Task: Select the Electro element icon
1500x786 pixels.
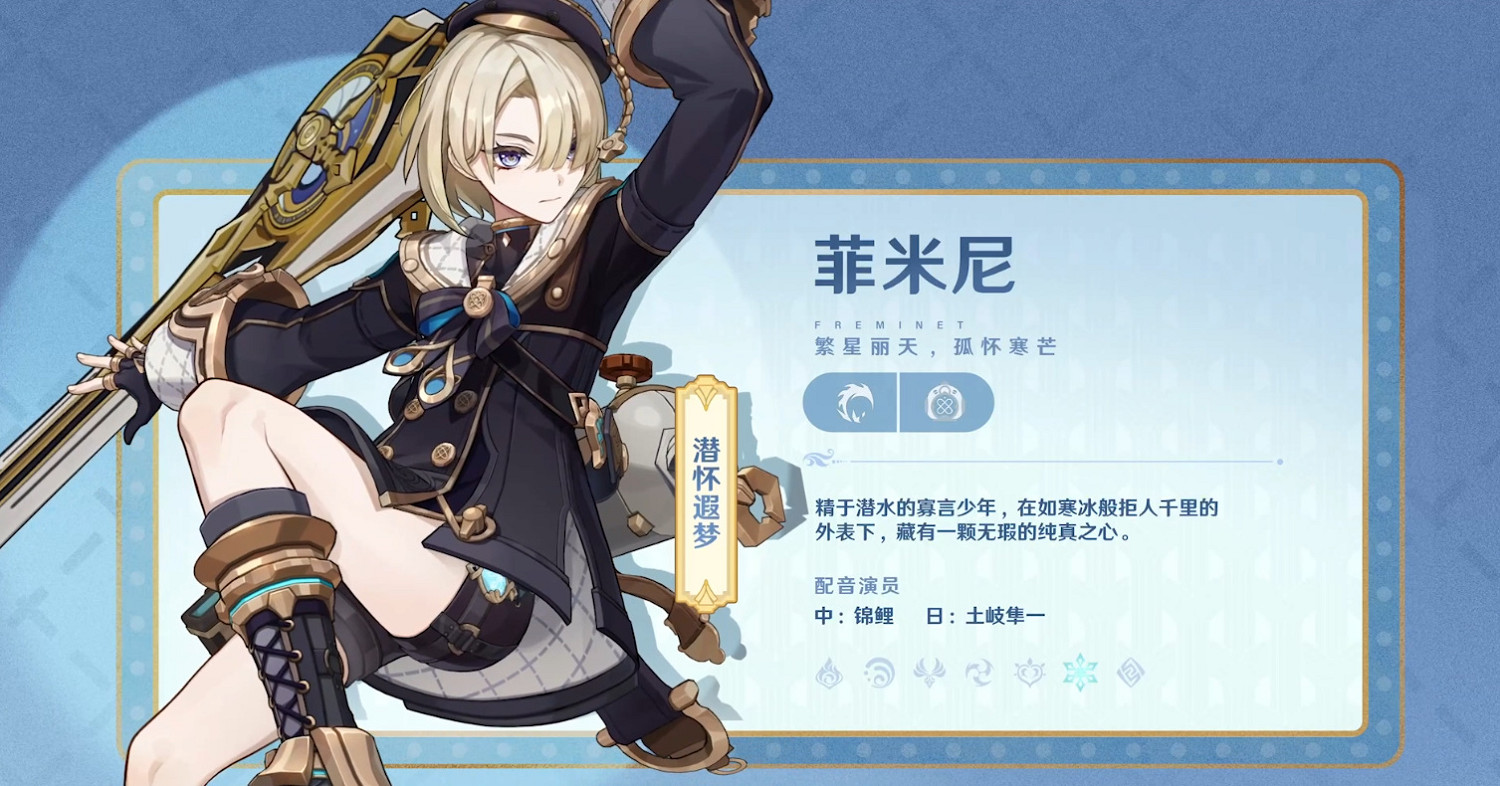Action: 979,672
